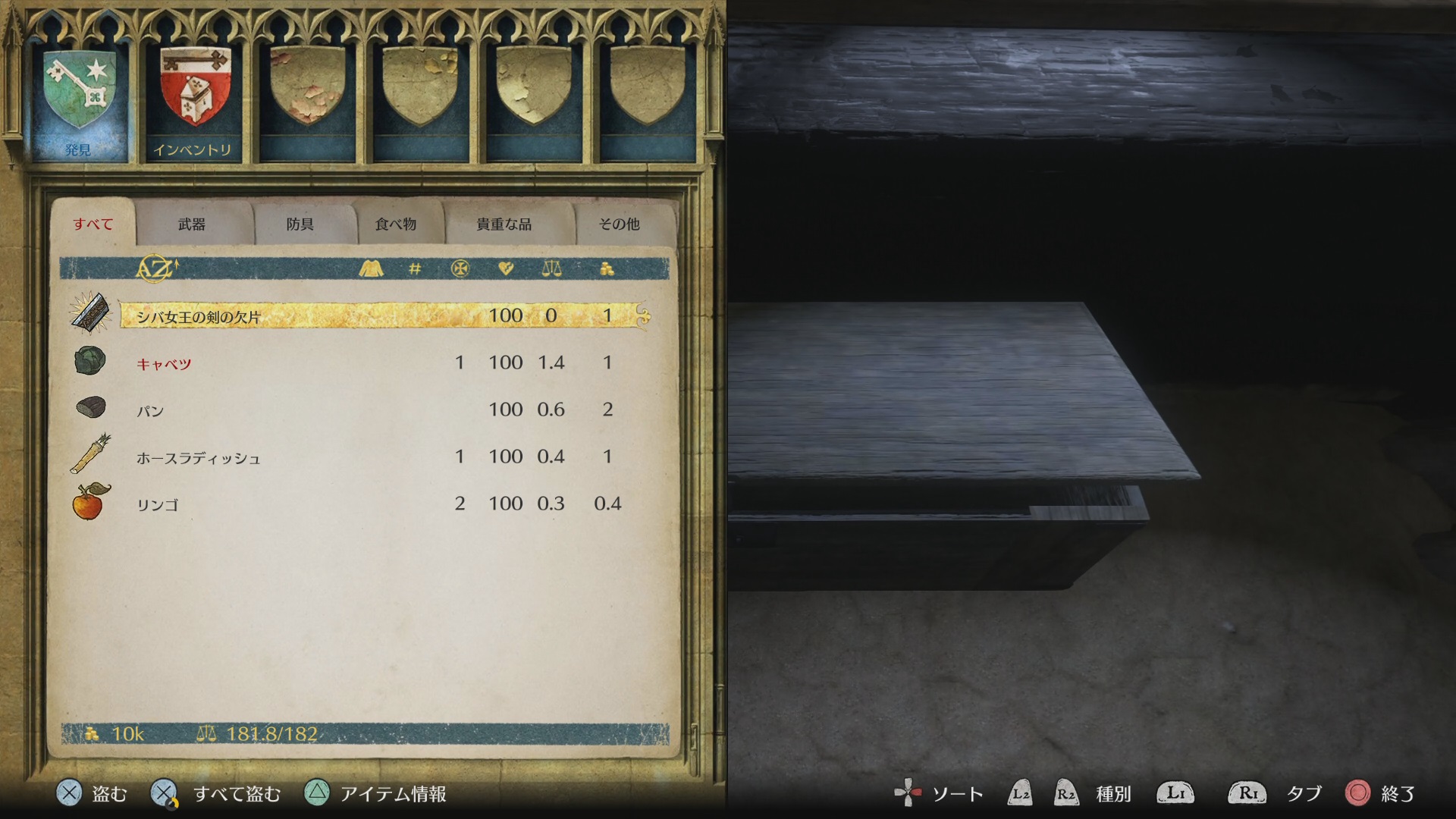
Task: Sort by coin price column icon
Action: (x=607, y=268)
